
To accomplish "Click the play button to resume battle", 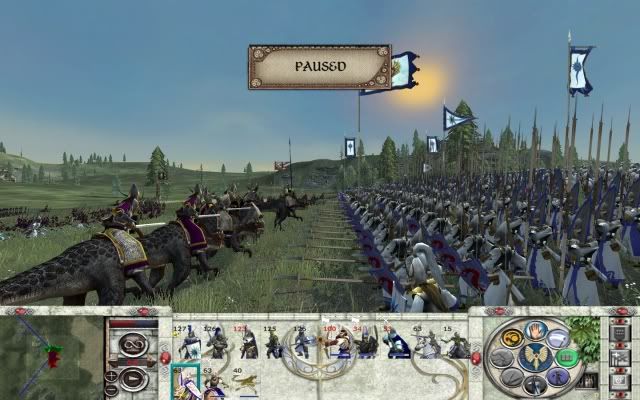I will coord(133,379).
